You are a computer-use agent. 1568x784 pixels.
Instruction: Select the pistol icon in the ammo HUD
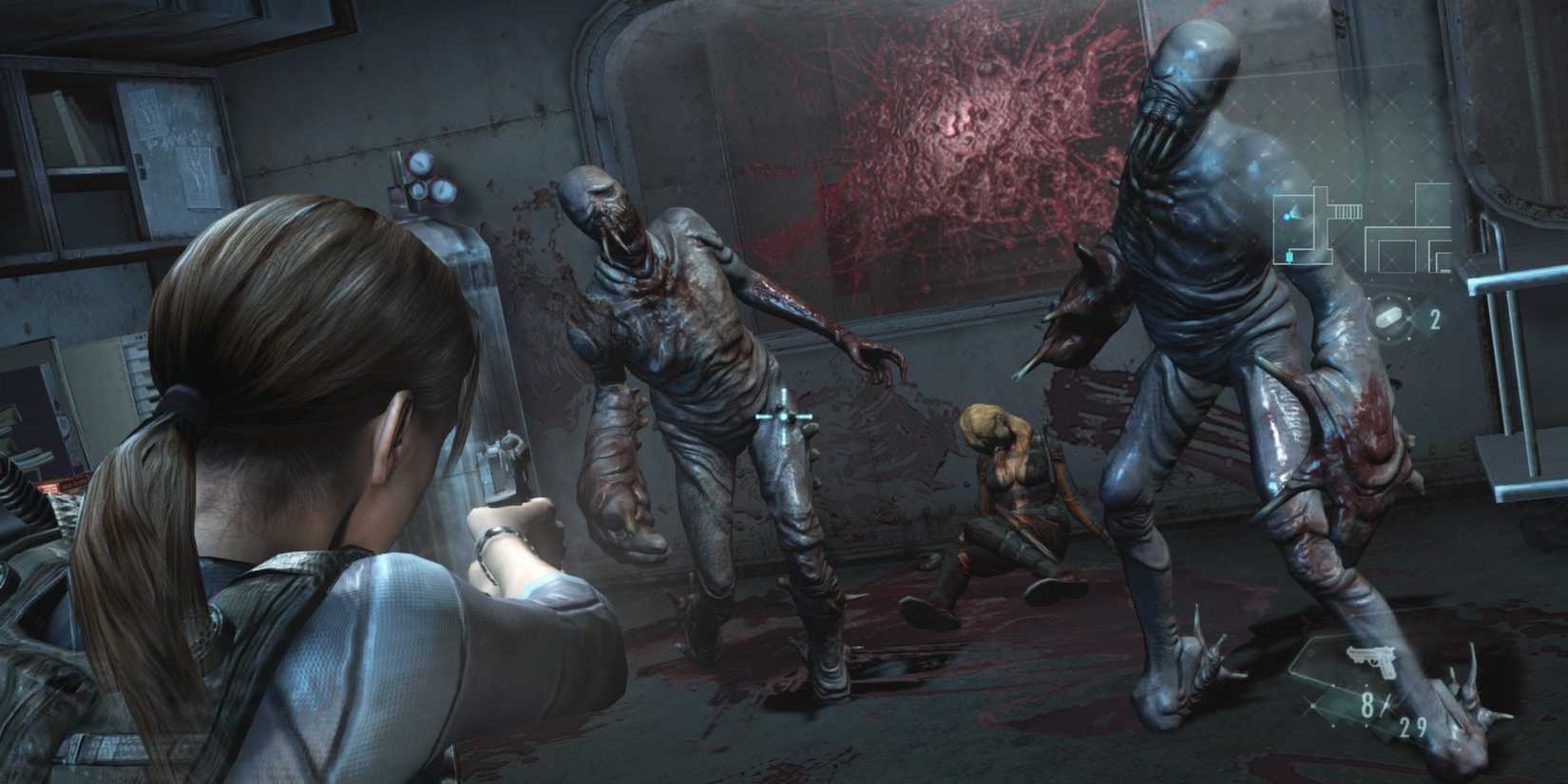point(1371,660)
